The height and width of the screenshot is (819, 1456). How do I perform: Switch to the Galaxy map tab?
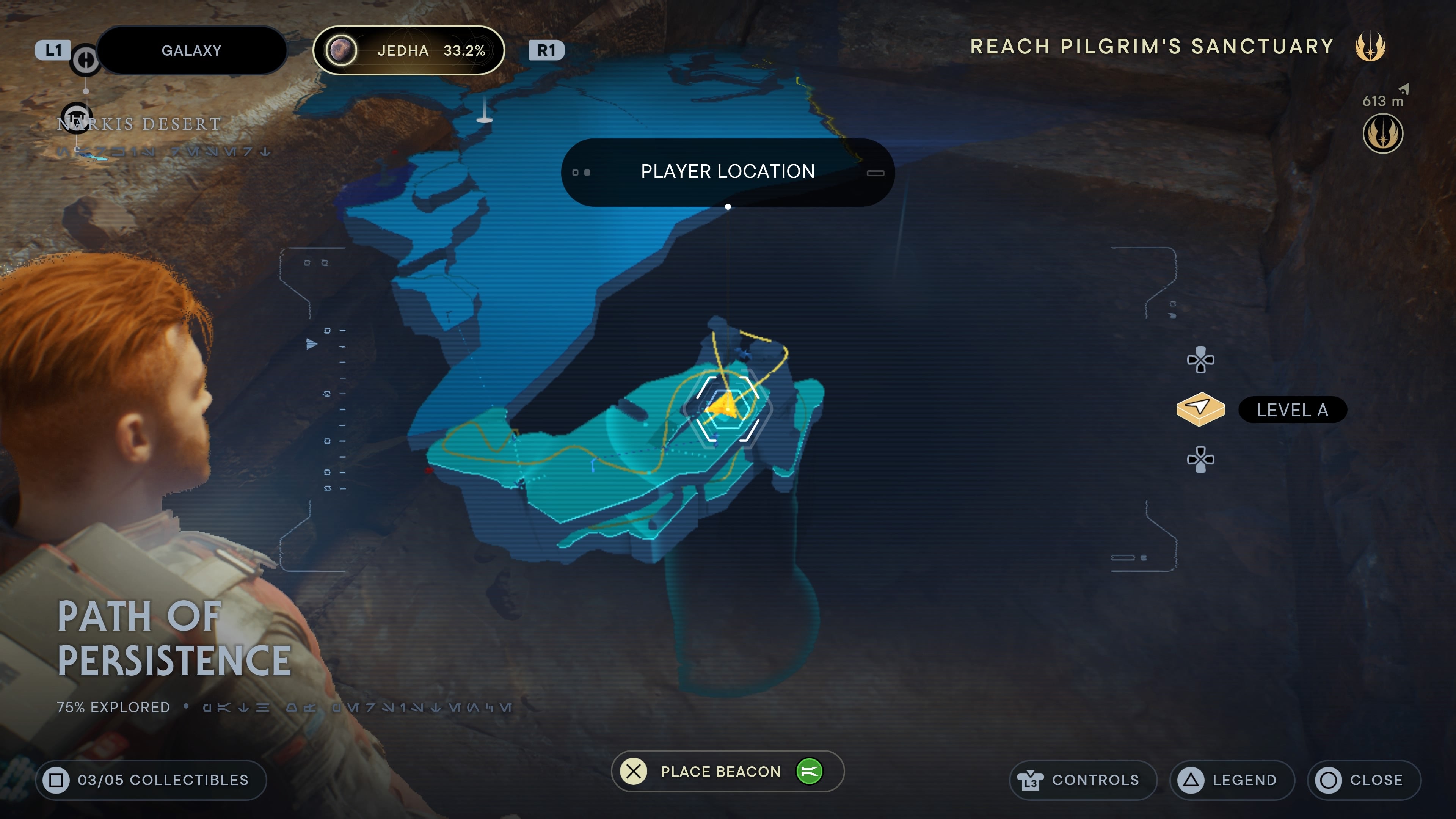[x=191, y=50]
